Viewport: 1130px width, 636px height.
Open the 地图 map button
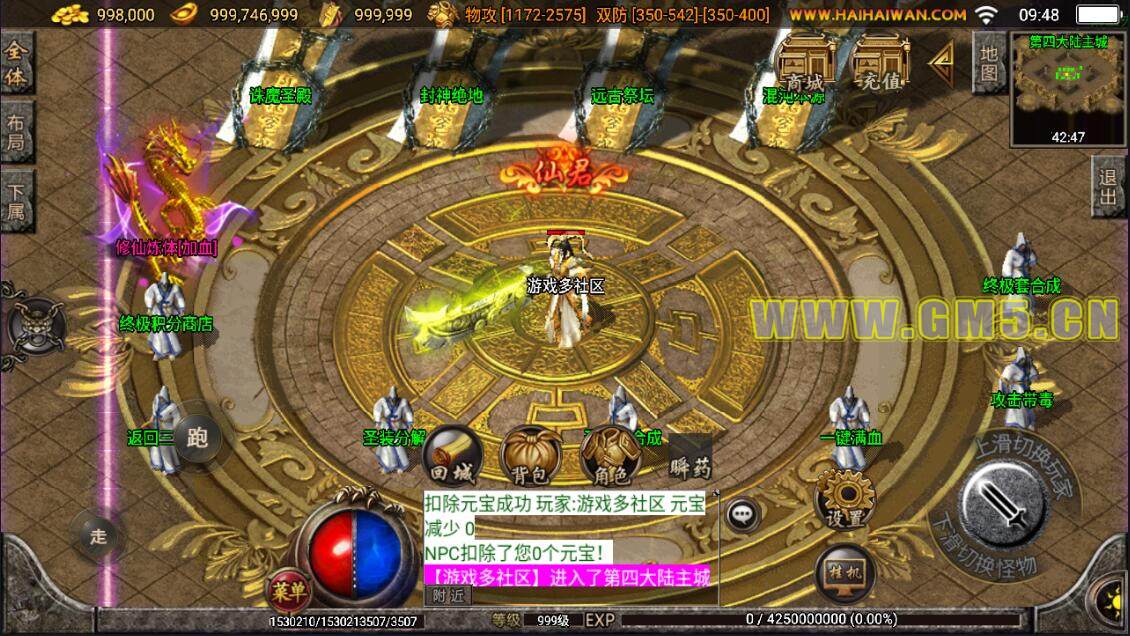988,62
